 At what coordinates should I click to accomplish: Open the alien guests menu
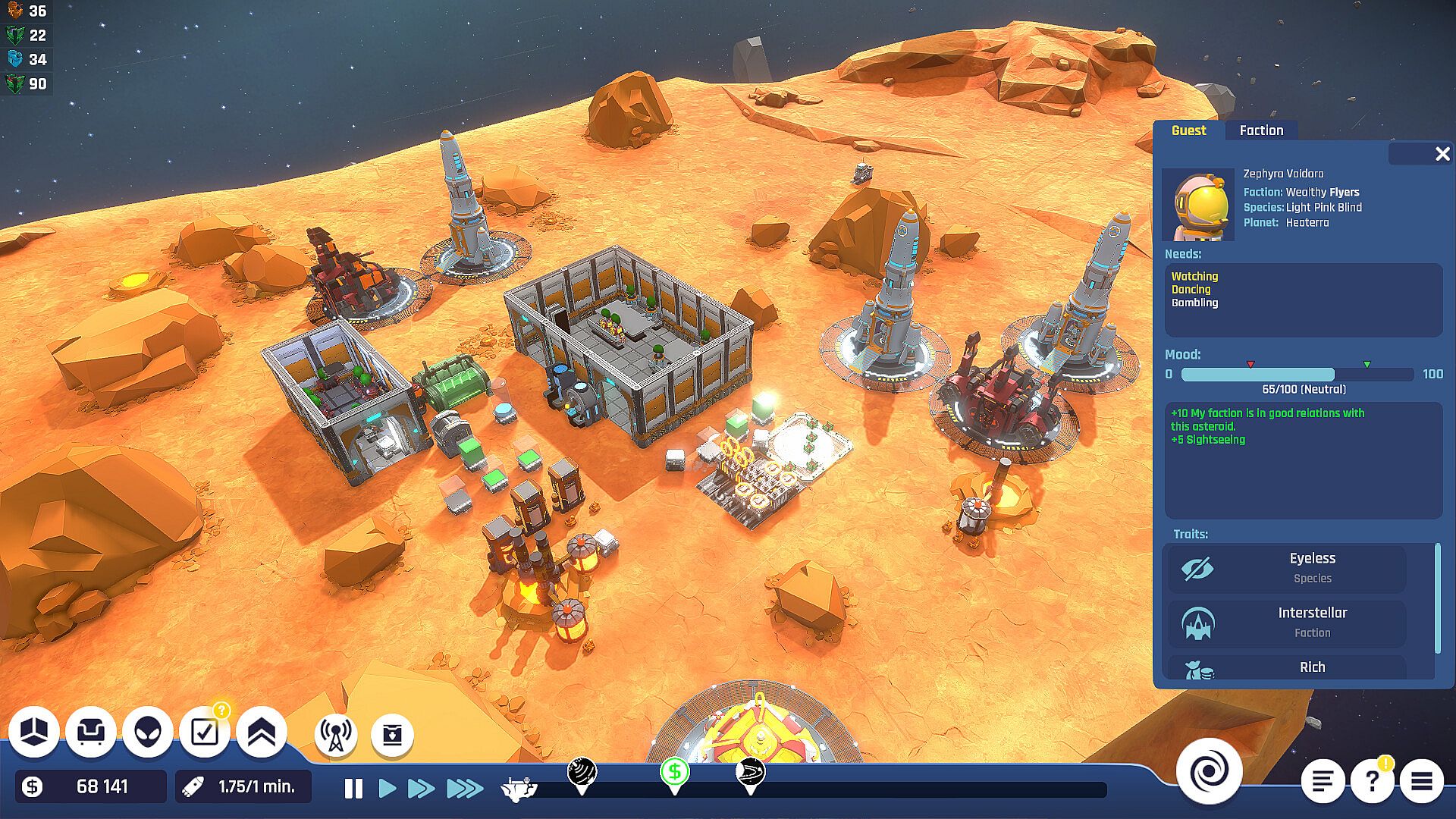[x=148, y=732]
